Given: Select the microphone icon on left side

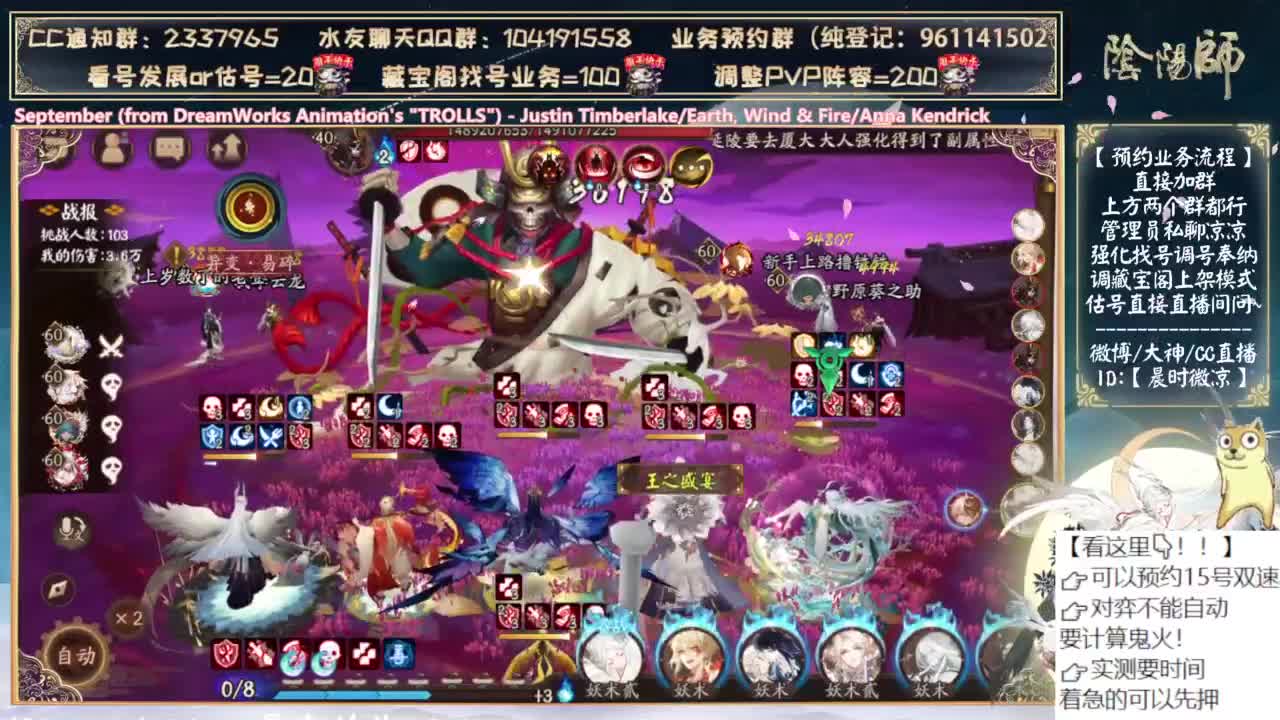Looking at the screenshot, I should 67,527.
